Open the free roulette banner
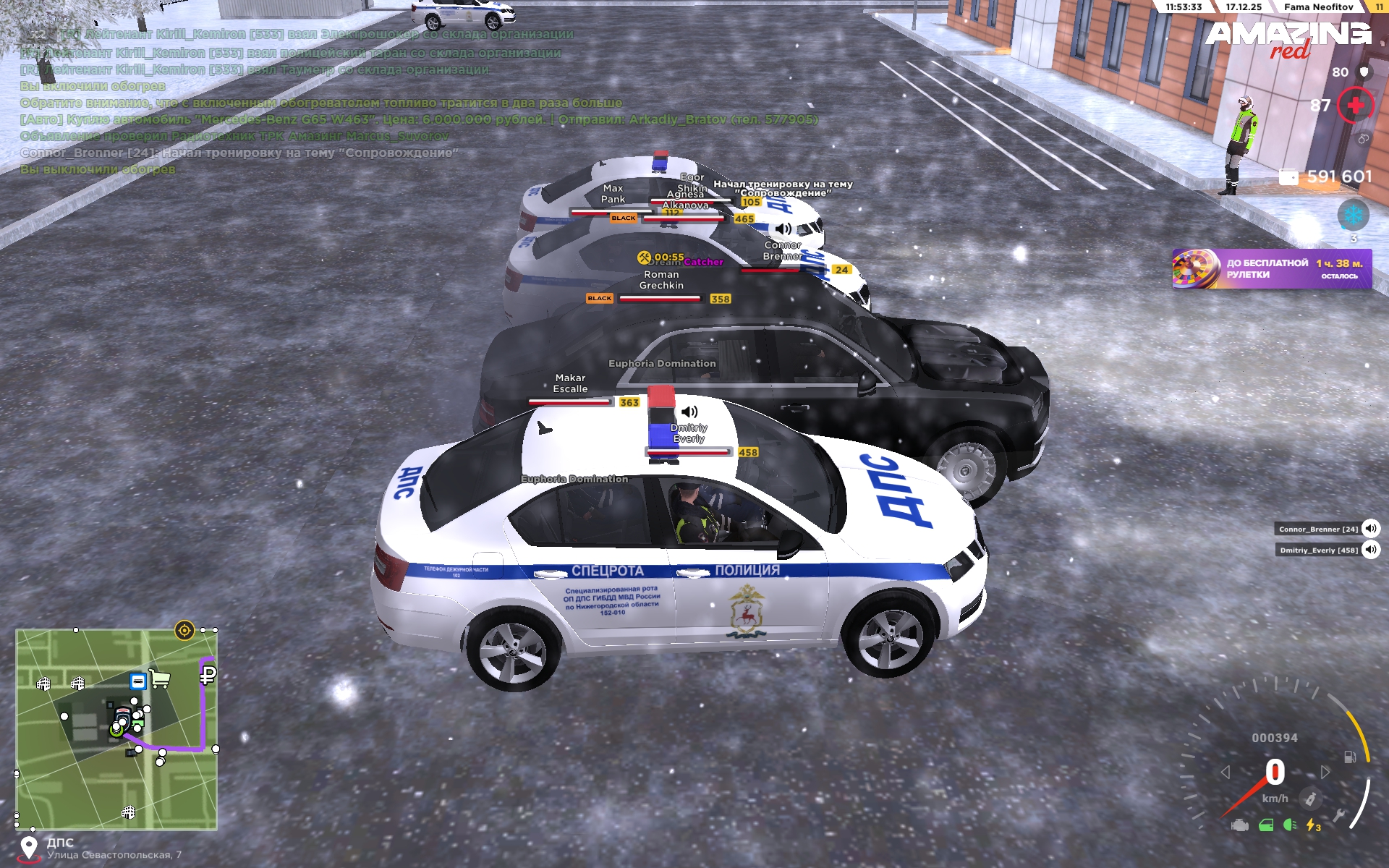 [1271, 269]
